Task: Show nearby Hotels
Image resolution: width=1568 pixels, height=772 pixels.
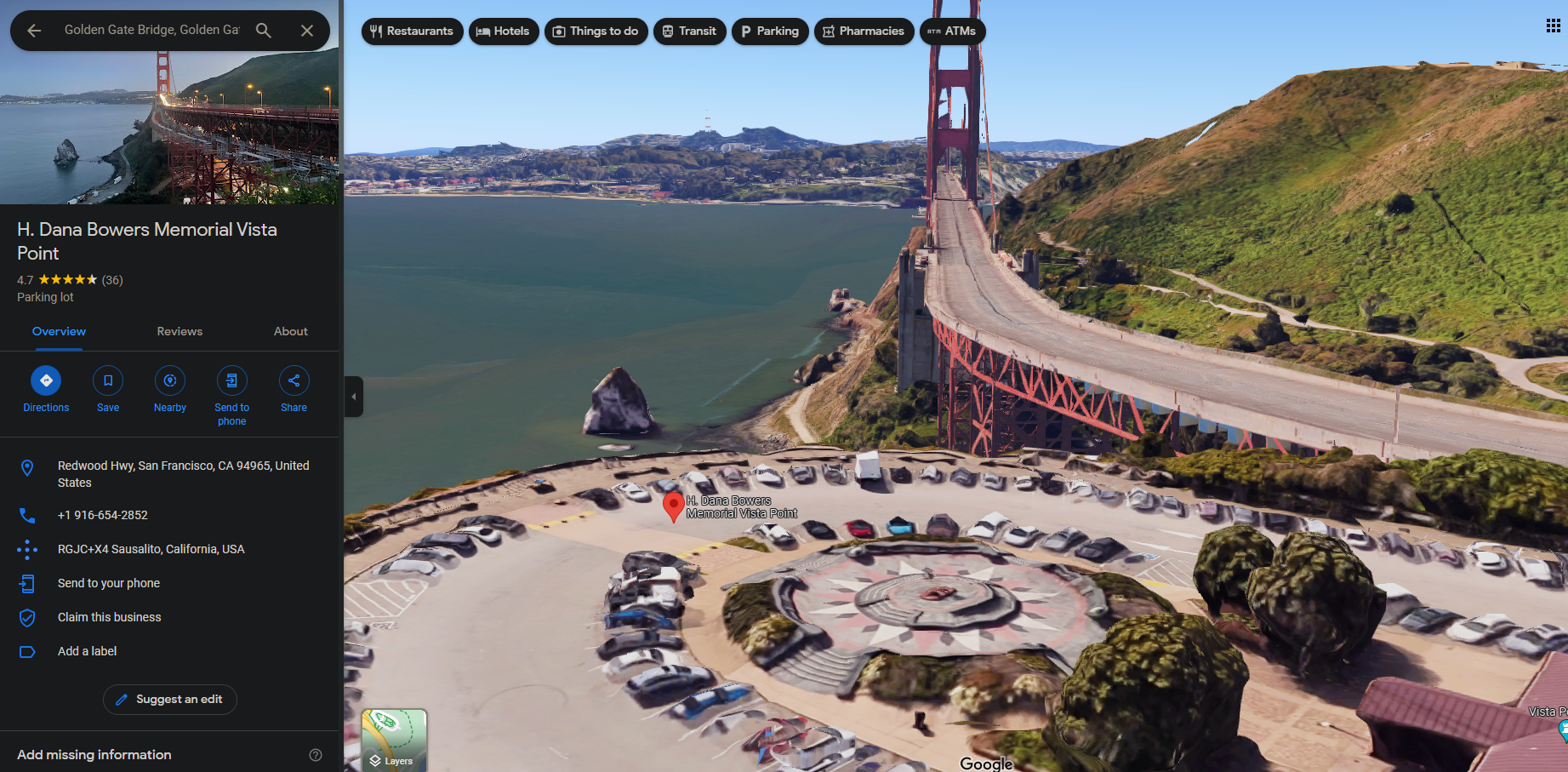Action: coord(503,31)
